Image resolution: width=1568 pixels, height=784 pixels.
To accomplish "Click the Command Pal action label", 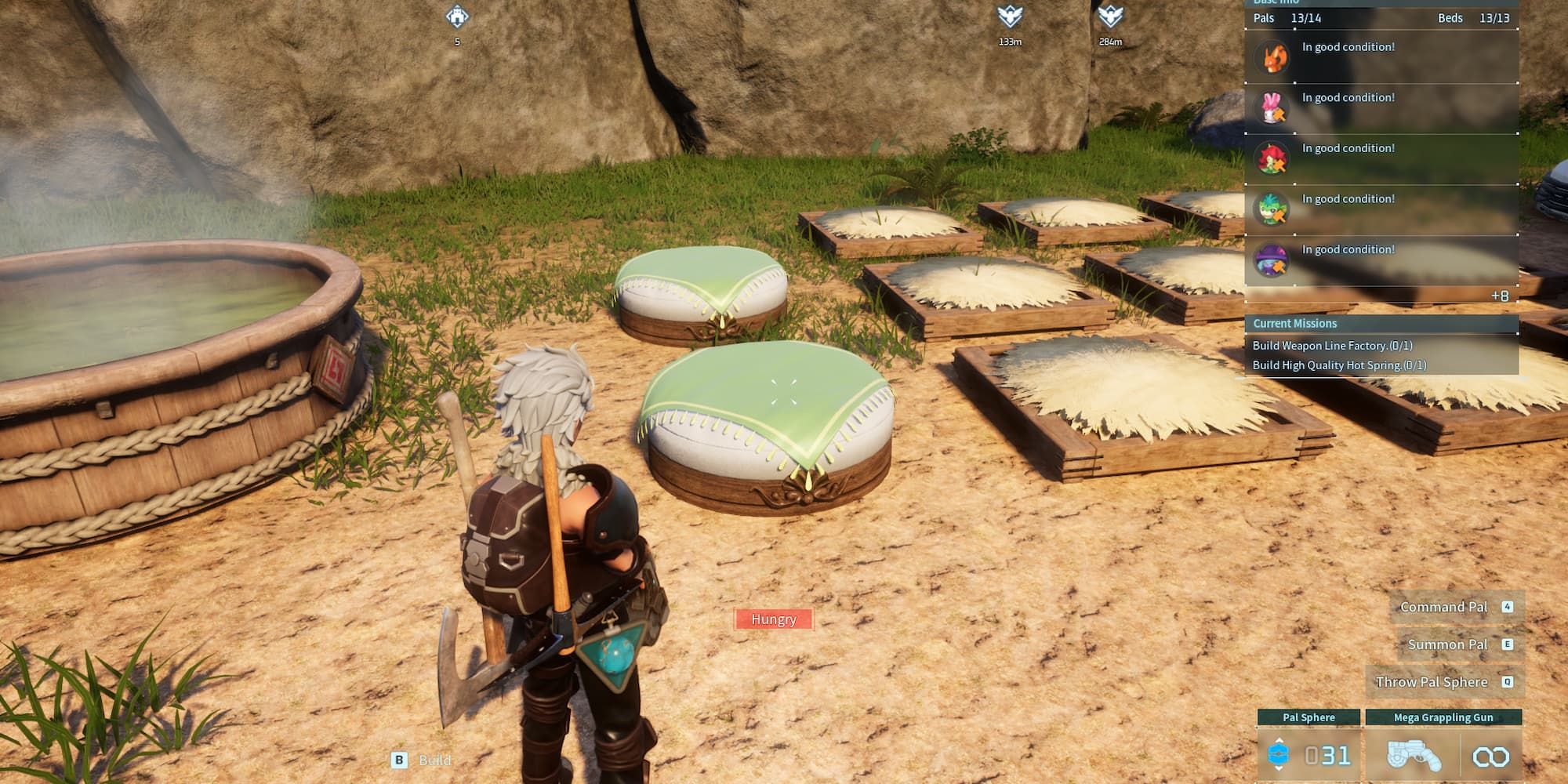I will [1443, 607].
